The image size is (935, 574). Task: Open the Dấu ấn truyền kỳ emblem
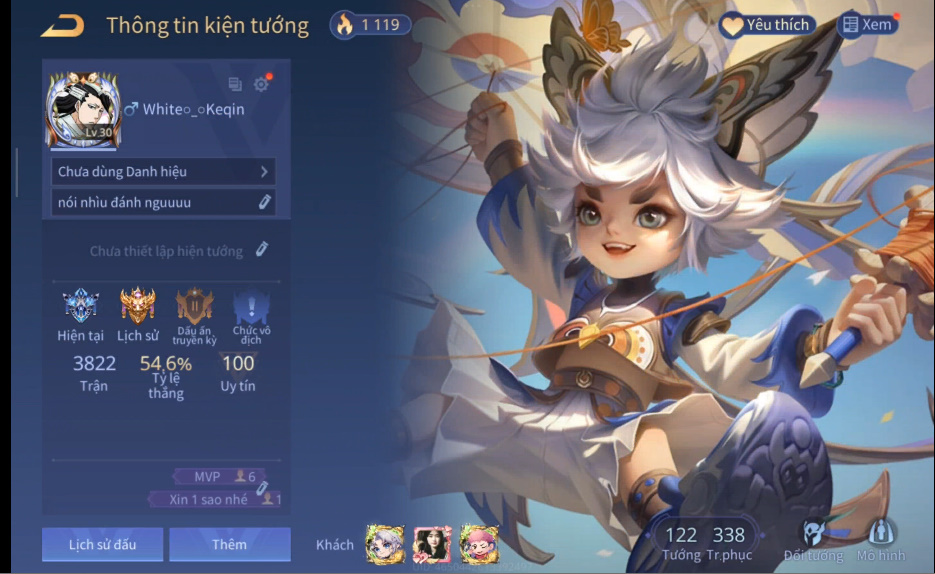click(x=194, y=306)
